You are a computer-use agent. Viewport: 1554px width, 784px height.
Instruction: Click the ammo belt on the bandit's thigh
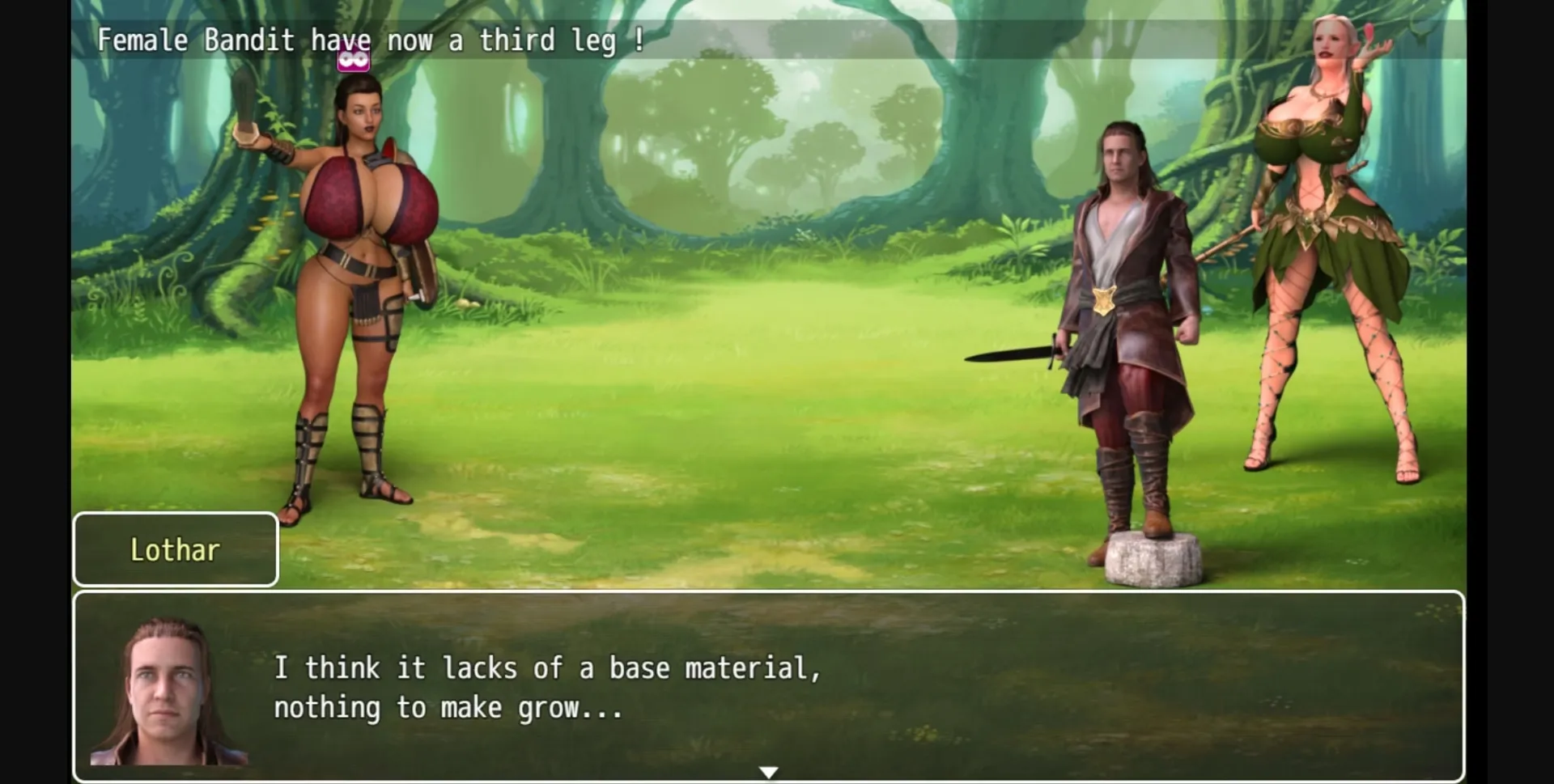(x=366, y=324)
